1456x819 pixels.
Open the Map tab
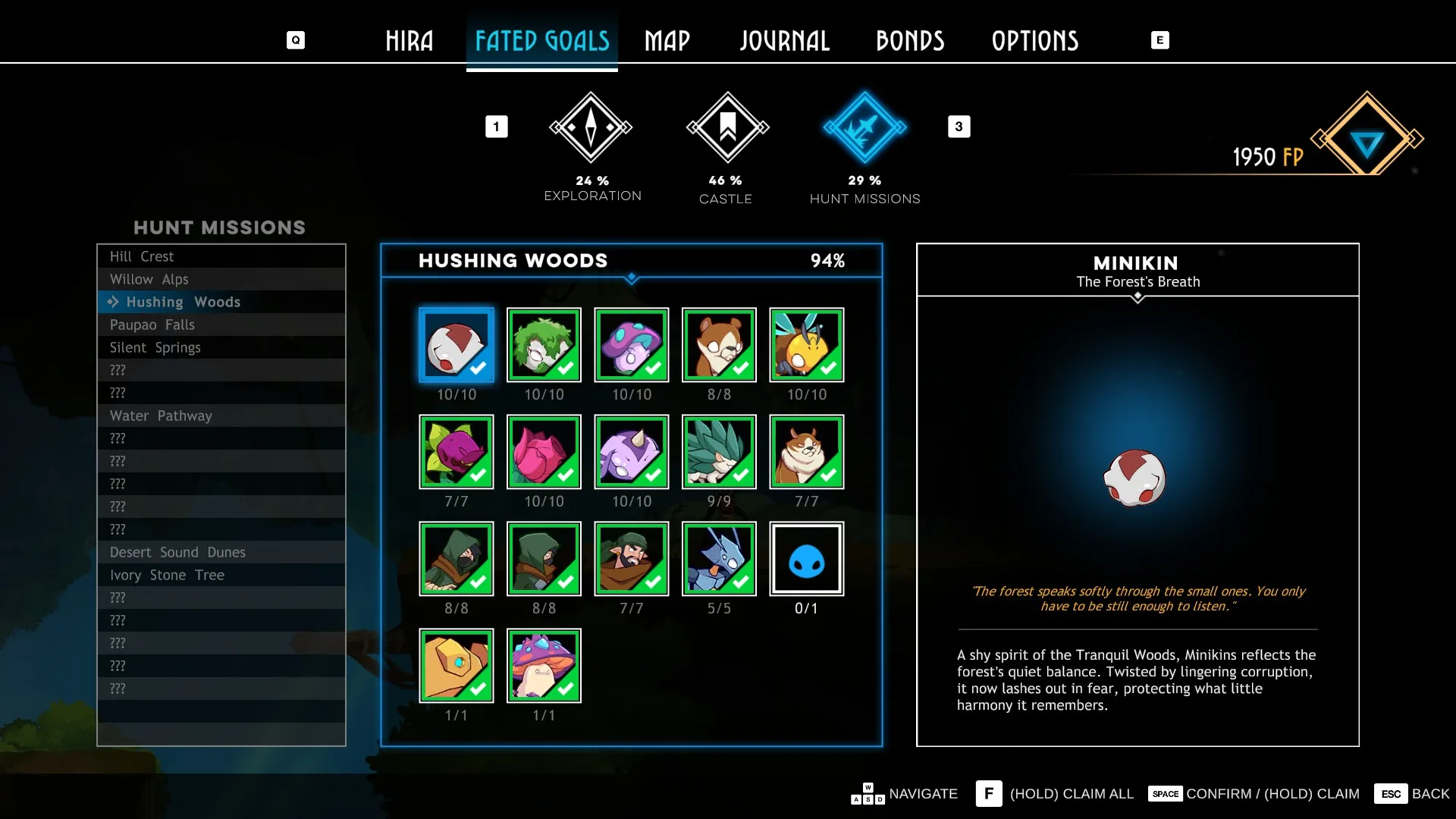click(667, 41)
